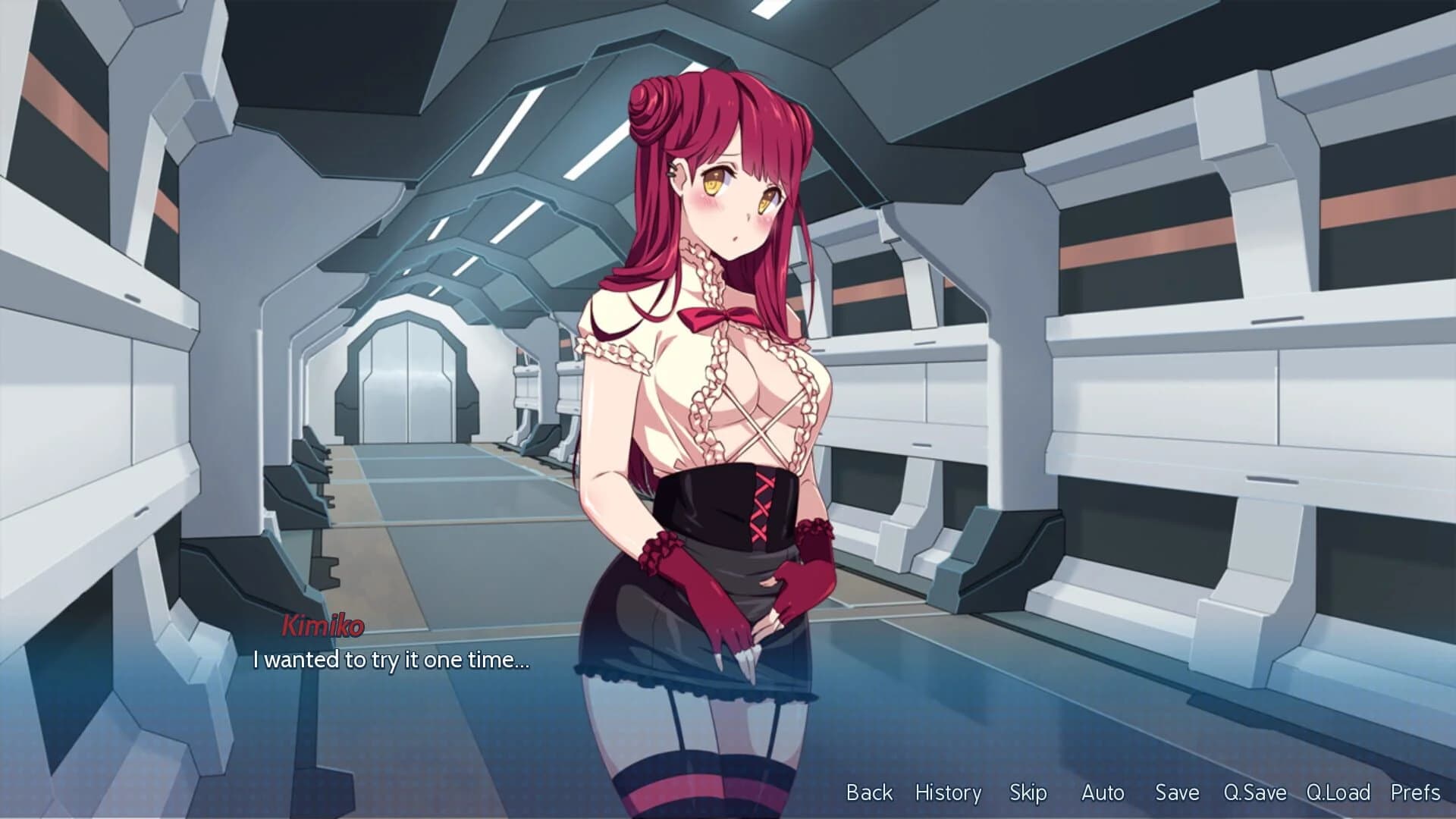Open the Prefs settings screen
The image size is (1456, 819).
(1417, 793)
